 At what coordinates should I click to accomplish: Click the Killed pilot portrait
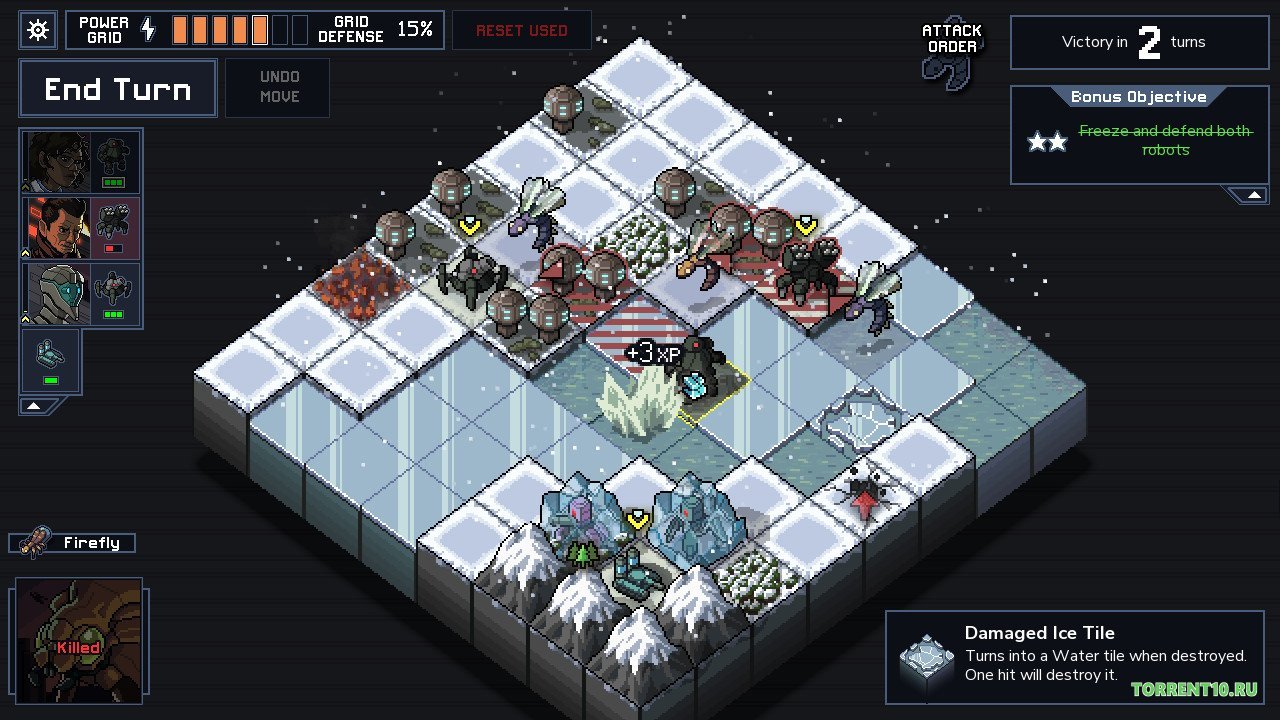(x=79, y=638)
